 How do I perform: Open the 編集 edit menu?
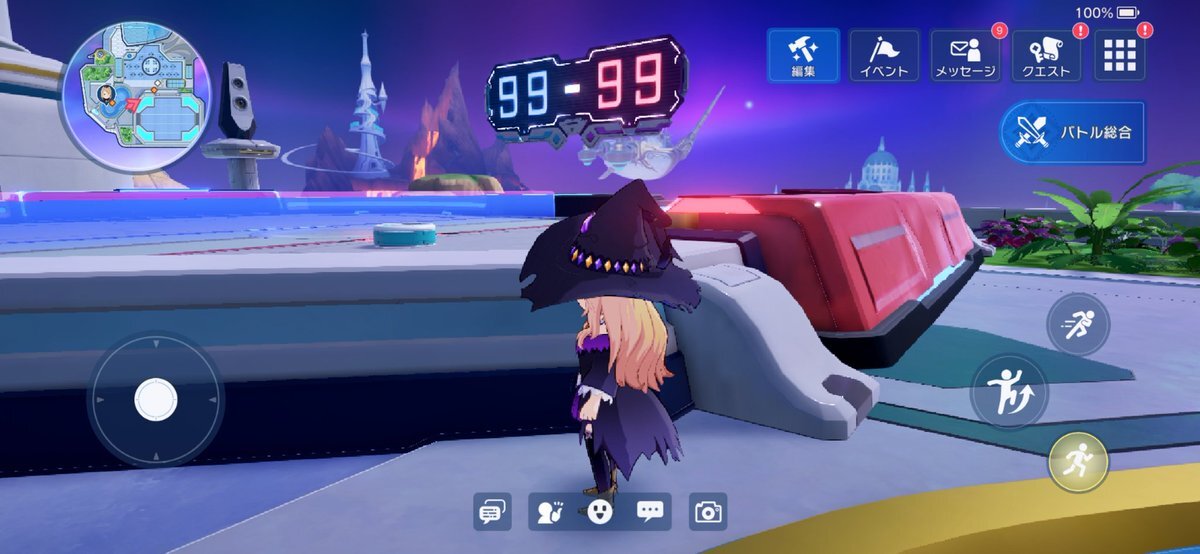[804, 55]
